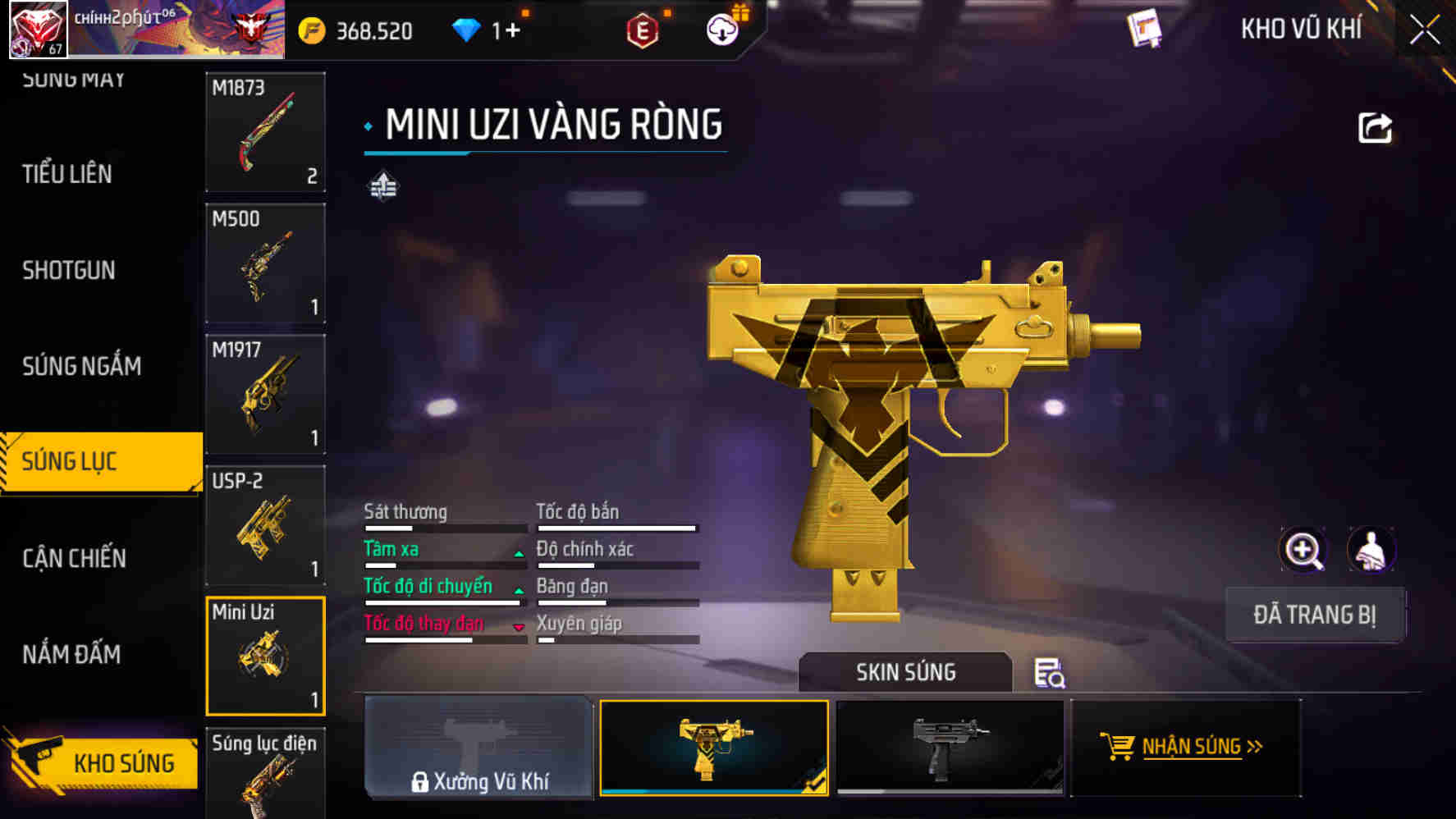Zoom in on the weapon preview
The height and width of the screenshot is (819, 1456).
point(1303,550)
